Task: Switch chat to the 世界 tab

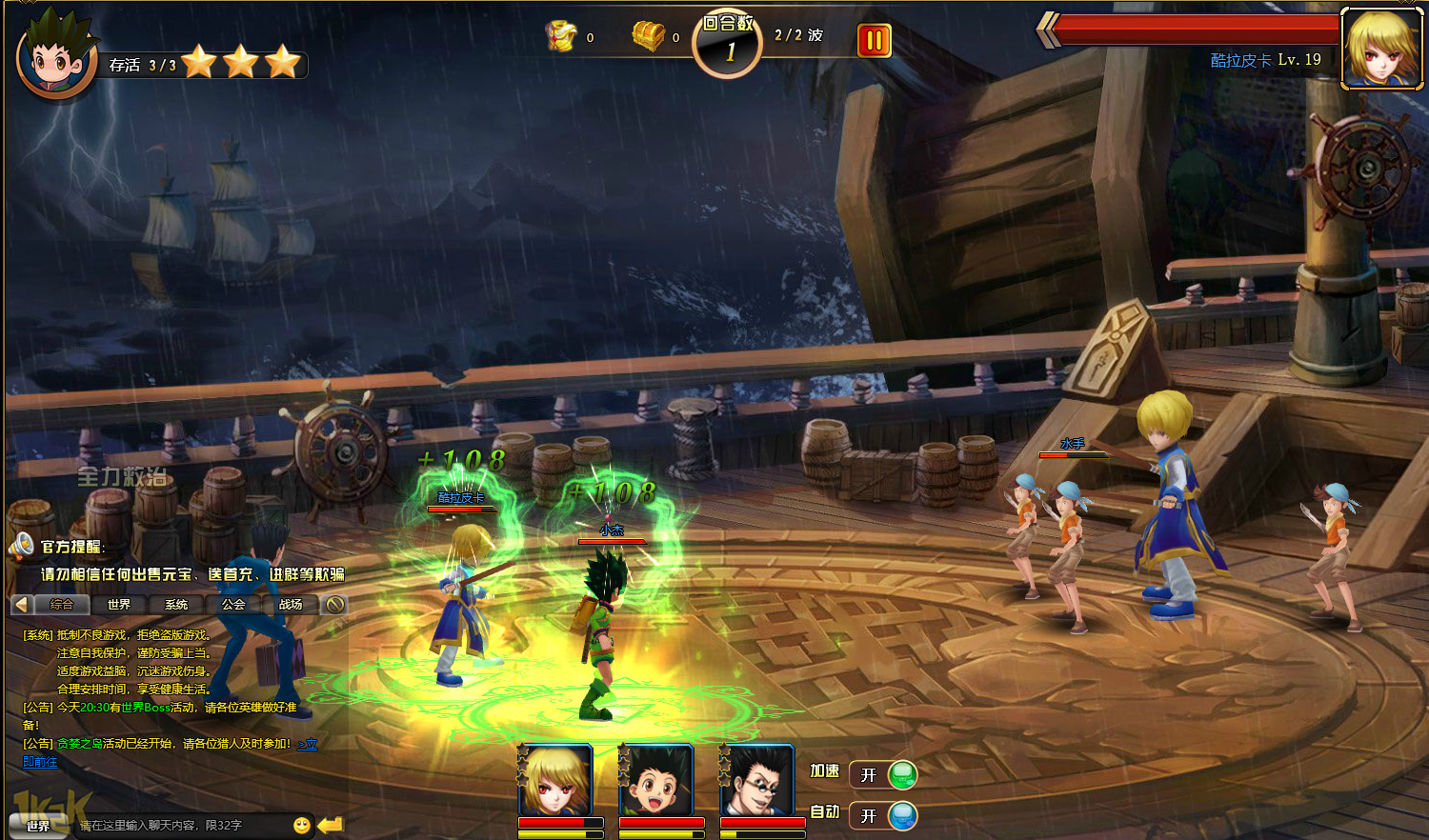Action: pyautogui.click(x=119, y=605)
